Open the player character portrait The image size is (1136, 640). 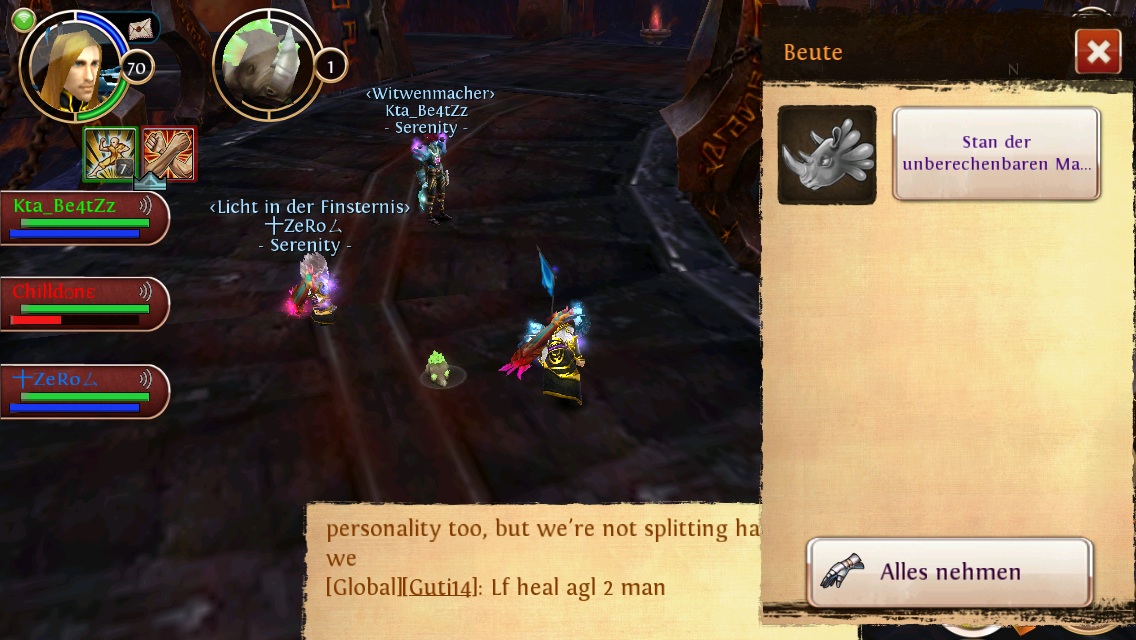(74, 66)
